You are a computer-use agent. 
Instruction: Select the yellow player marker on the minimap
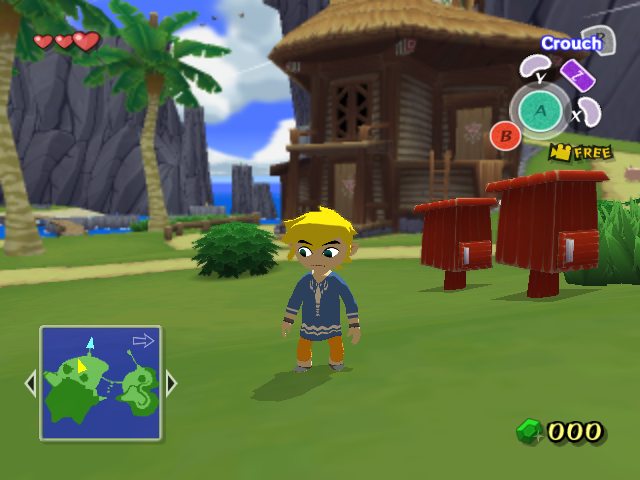click(82, 367)
